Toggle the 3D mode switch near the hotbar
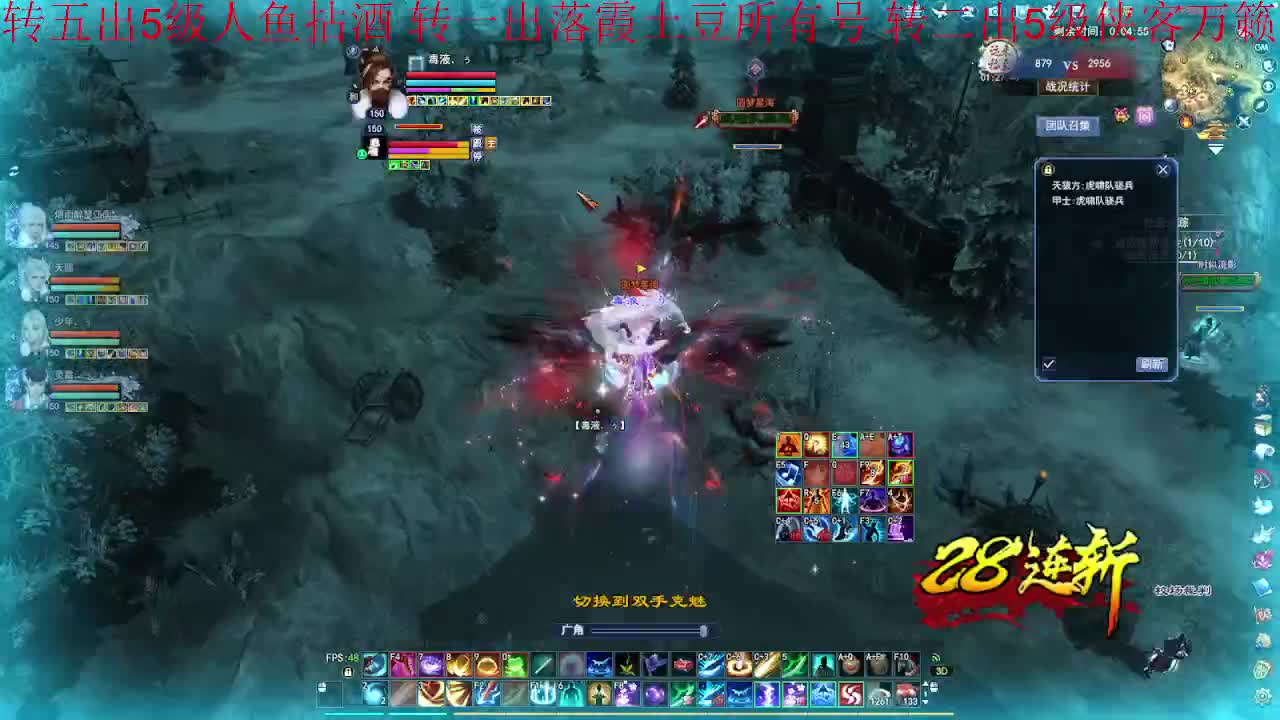Image resolution: width=1280 pixels, height=720 pixels. [x=943, y=670]
